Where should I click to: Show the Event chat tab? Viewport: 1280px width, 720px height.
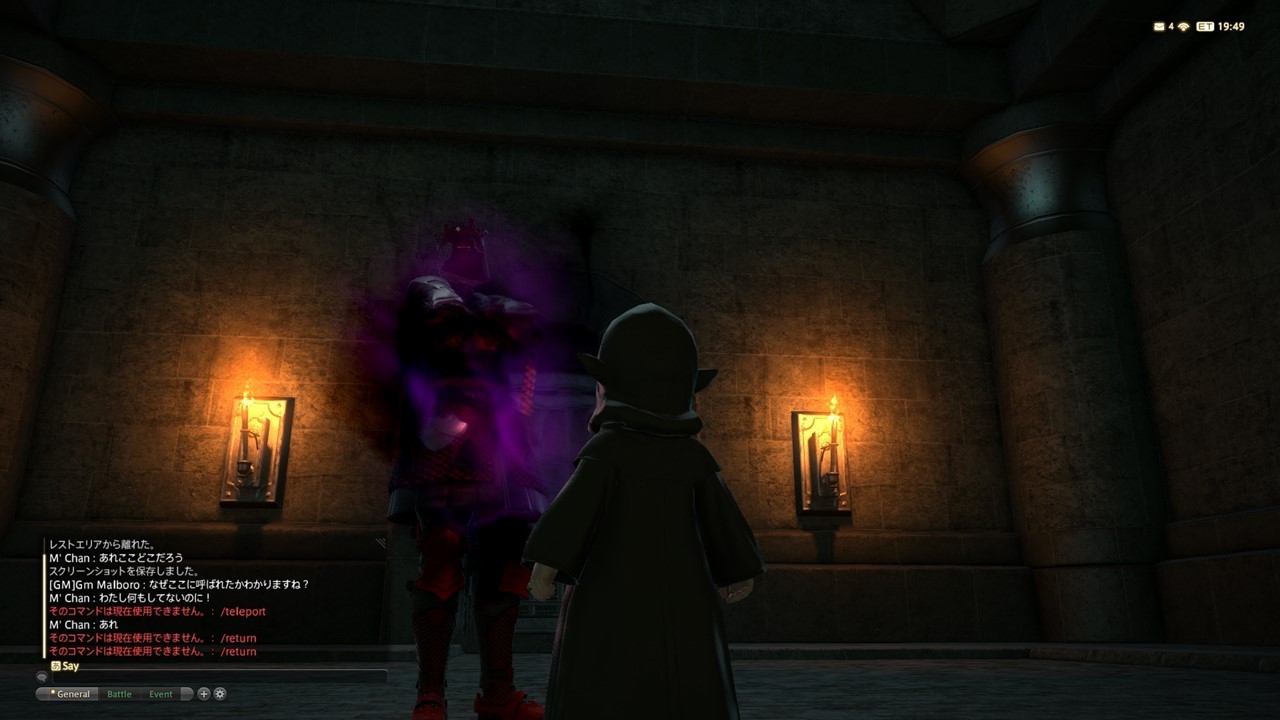[x=161, y=694]
